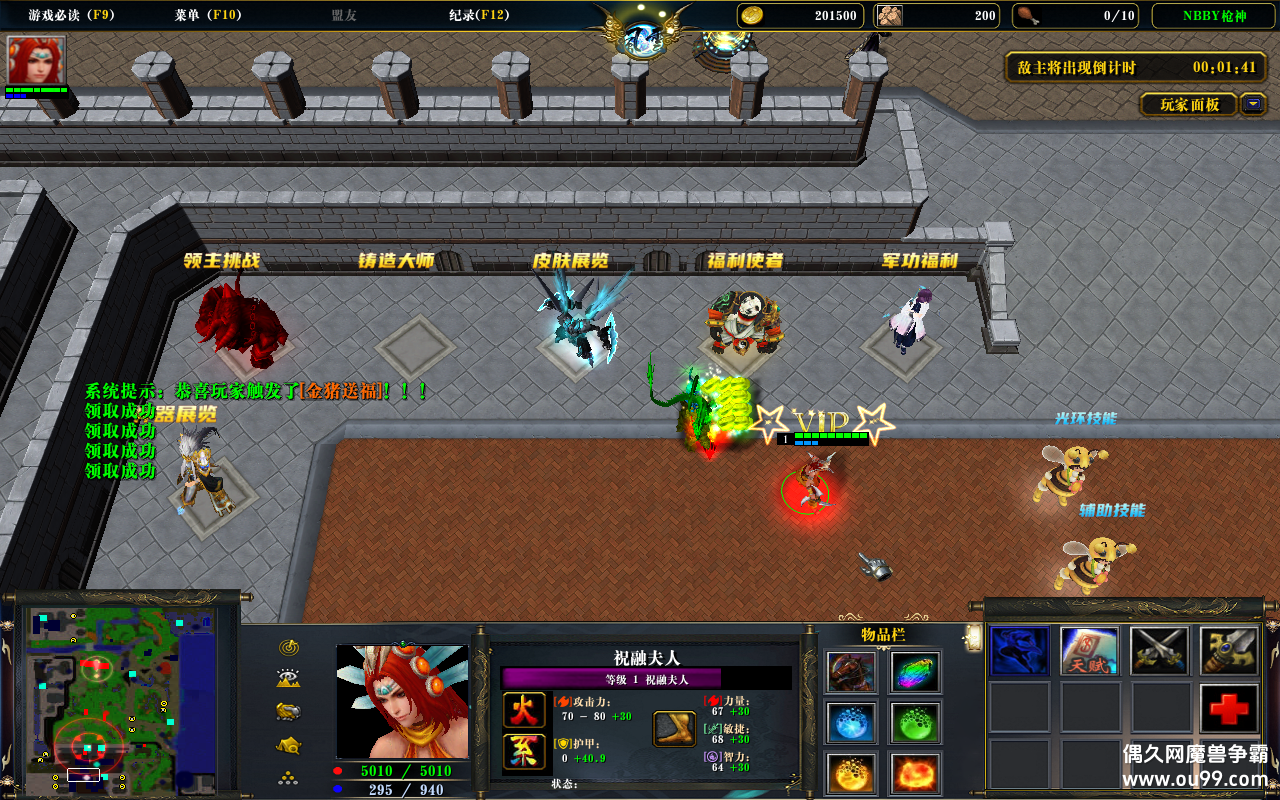
Task: Click the 祝融夫人 hero portrait
Action: [402, 701]
